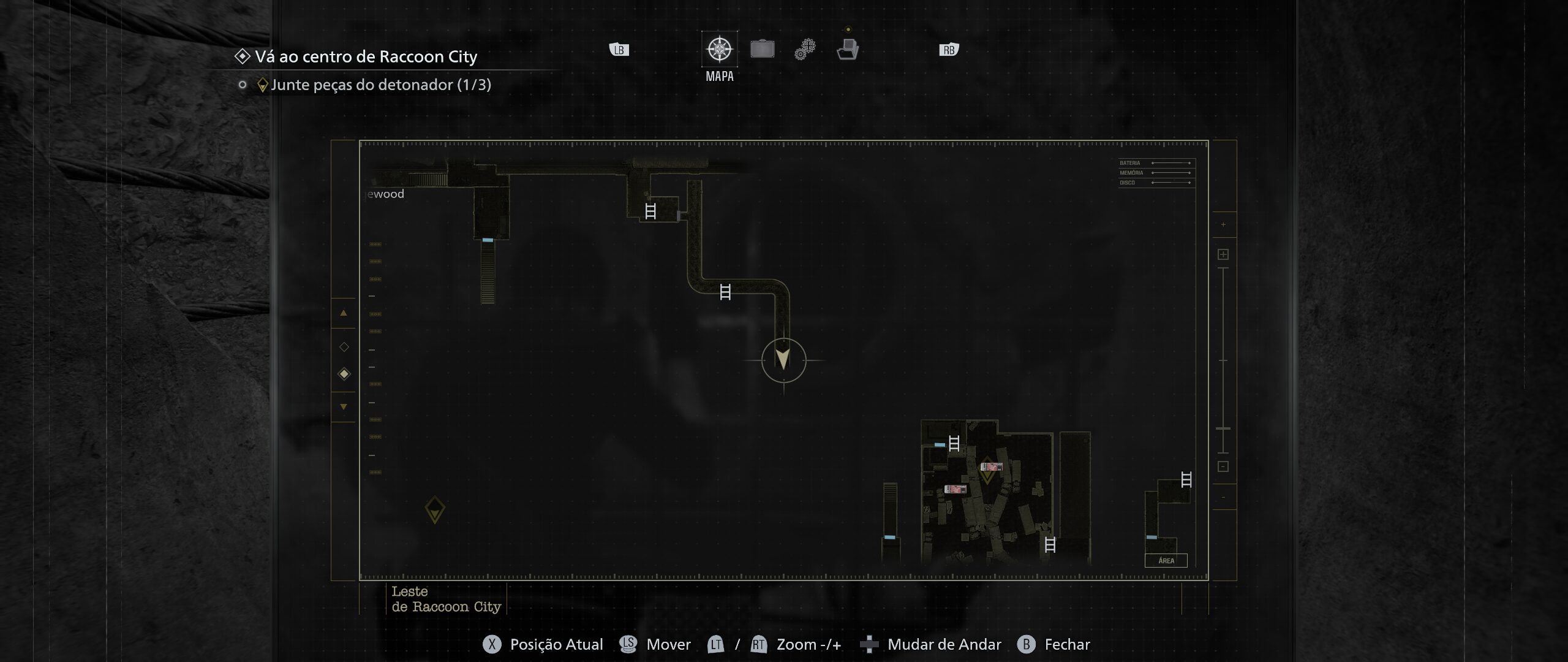
Task: Go down one floor with the down arrow
Action: (x=344, y=406)
